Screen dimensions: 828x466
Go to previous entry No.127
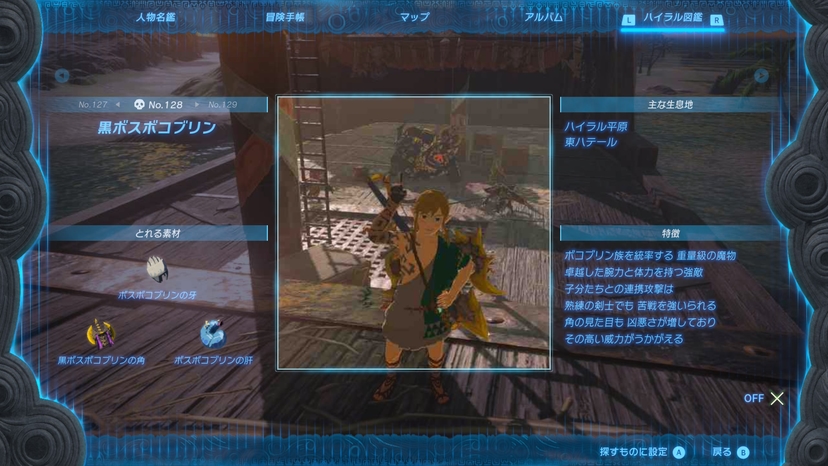click(93, 104)
